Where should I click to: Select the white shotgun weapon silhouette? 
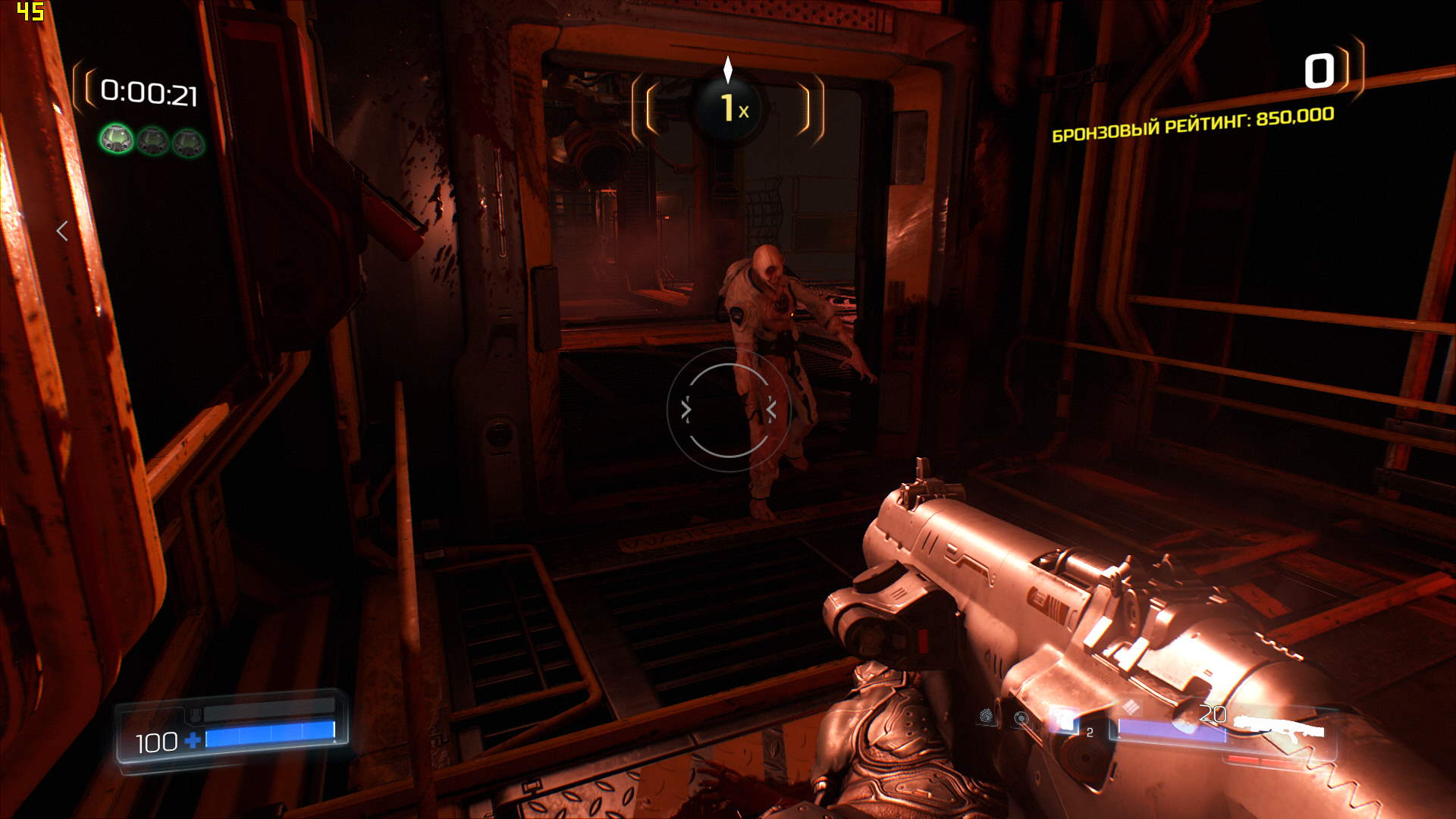(x=1279, y=727)
